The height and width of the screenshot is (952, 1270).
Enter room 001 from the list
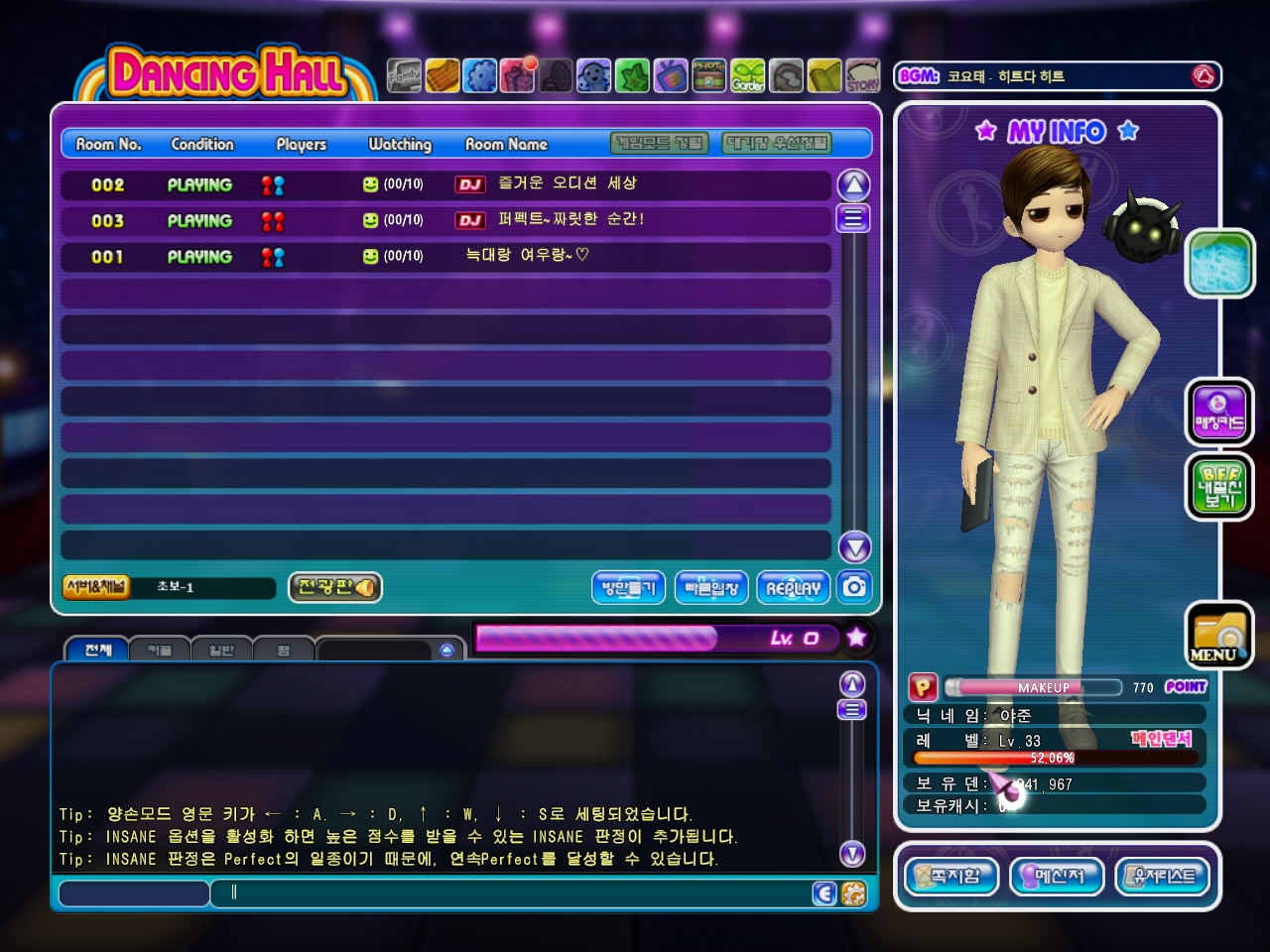point(444,256)
